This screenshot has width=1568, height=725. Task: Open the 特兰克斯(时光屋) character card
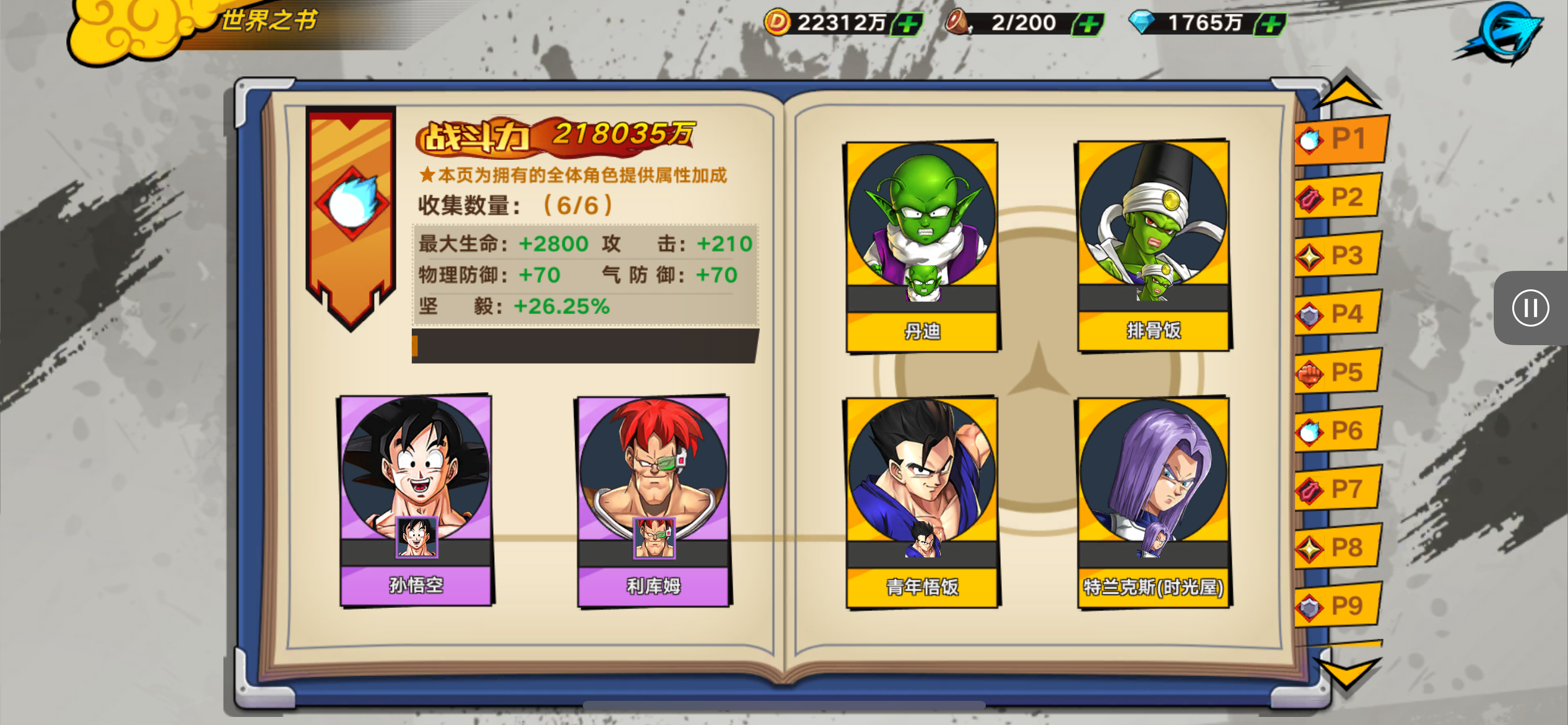click(x=1154, y=502)
